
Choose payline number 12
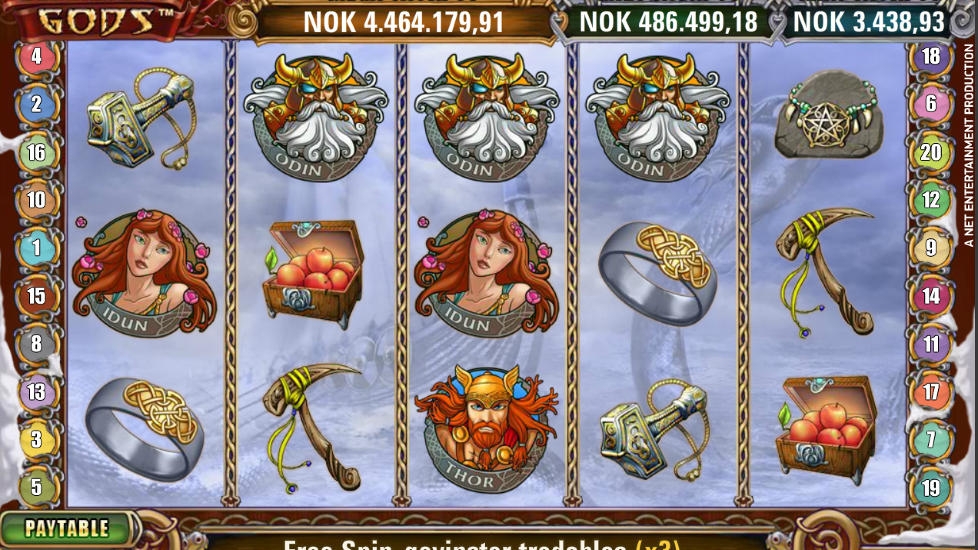pos(931,200)
